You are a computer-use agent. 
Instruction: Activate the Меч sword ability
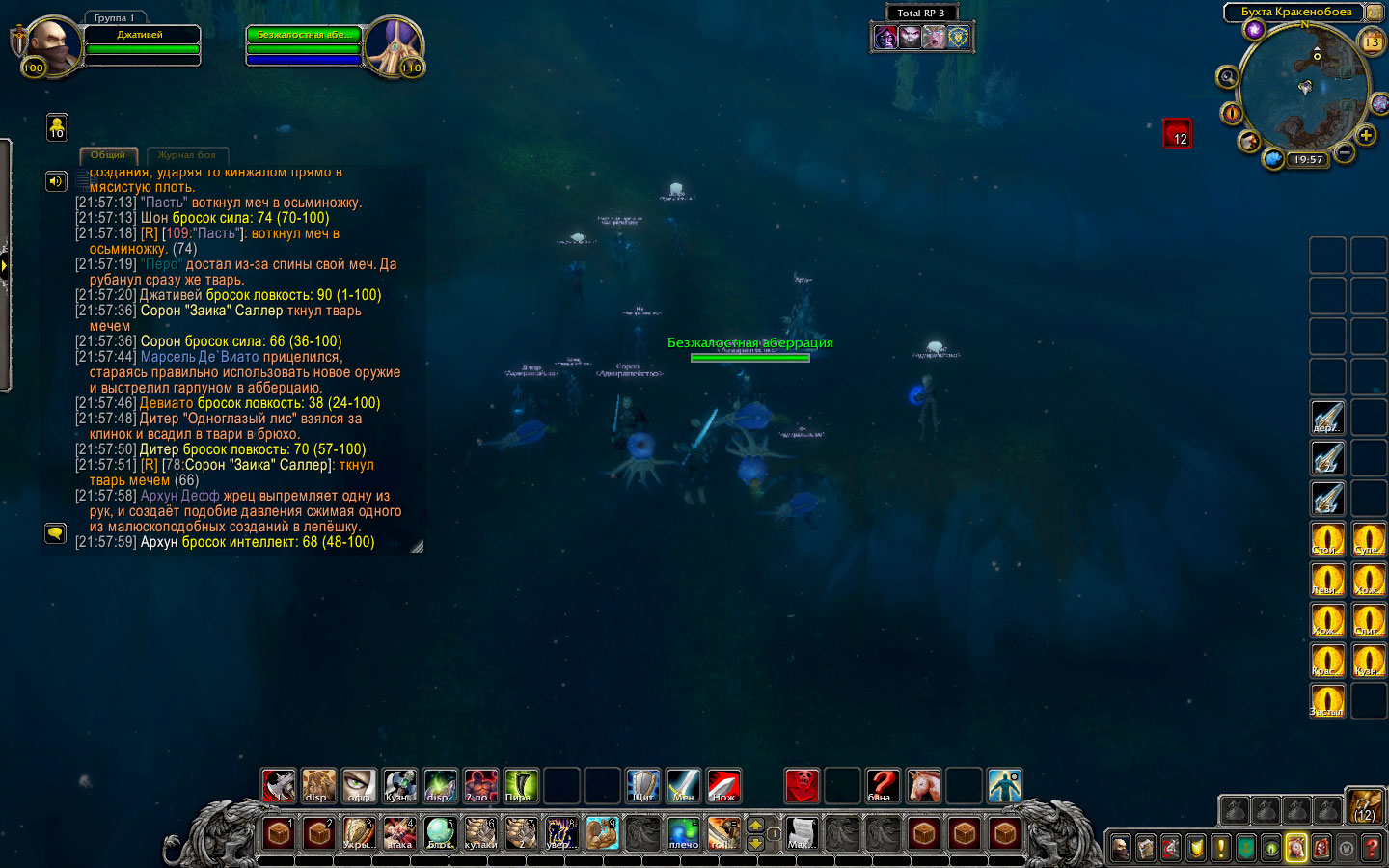[x=683, y=786]
